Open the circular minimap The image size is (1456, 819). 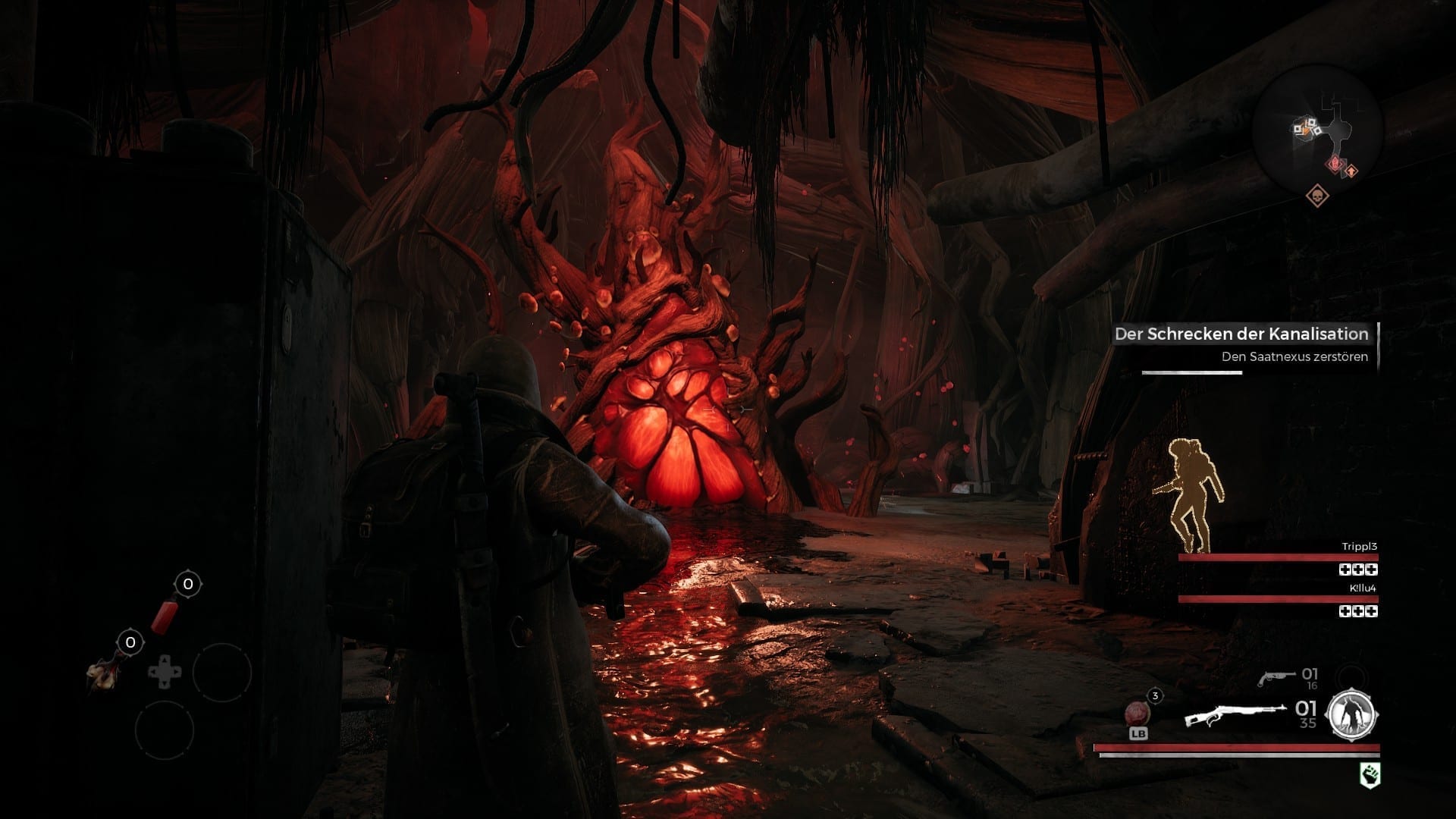pyautogui.click(x=1318, y=132)
